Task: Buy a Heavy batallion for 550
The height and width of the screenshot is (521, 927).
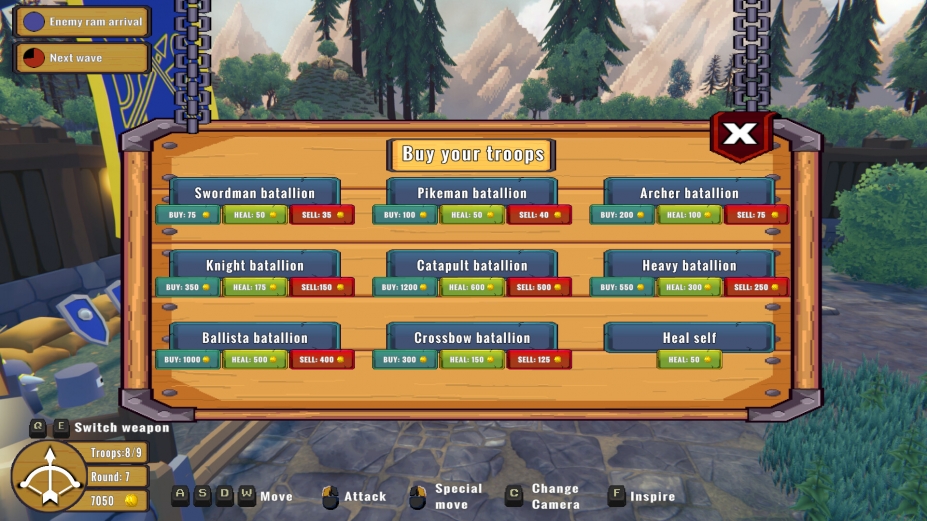Action: tap(622, 287)
